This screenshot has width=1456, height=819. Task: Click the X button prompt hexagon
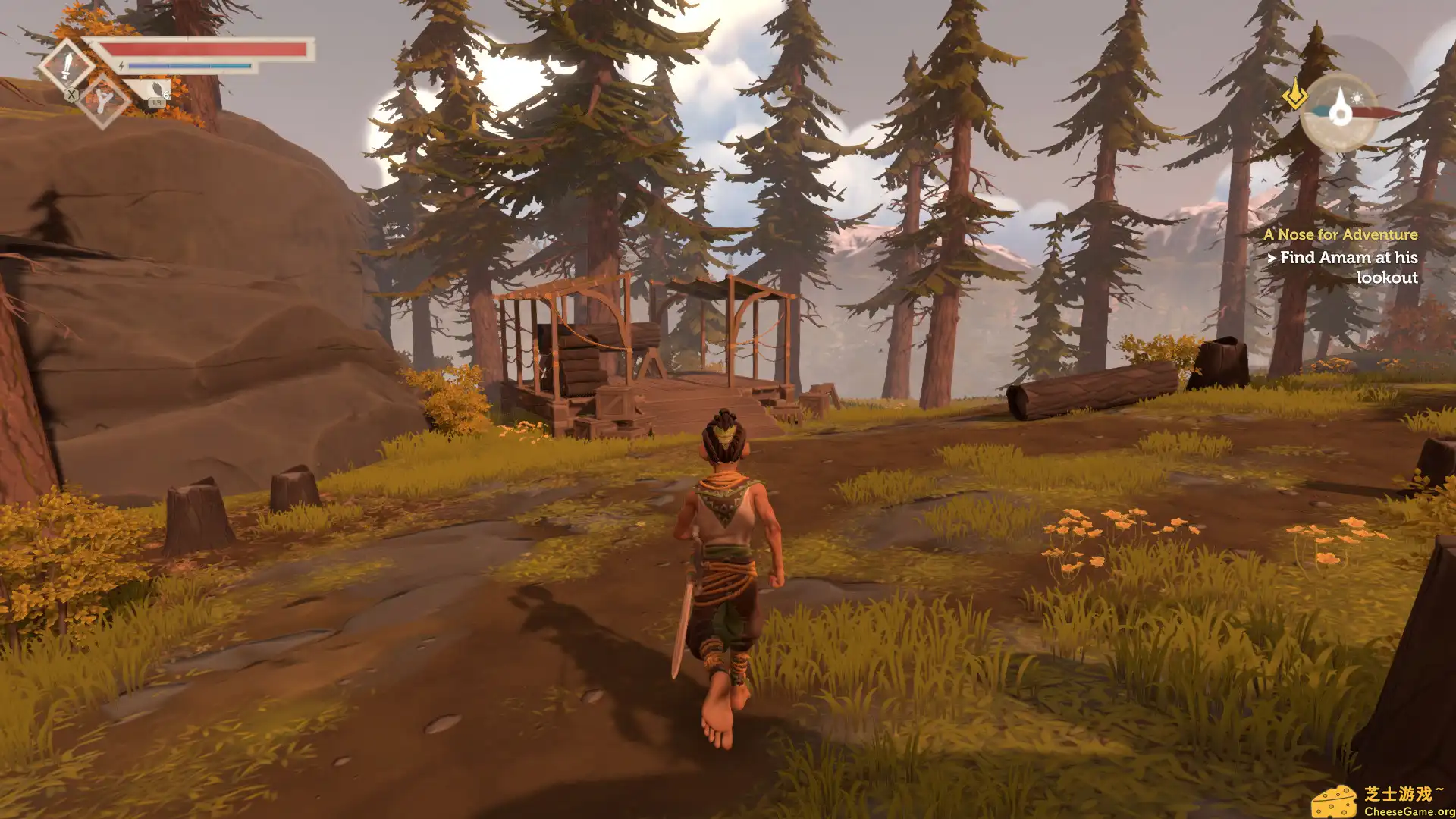(71, 96)
